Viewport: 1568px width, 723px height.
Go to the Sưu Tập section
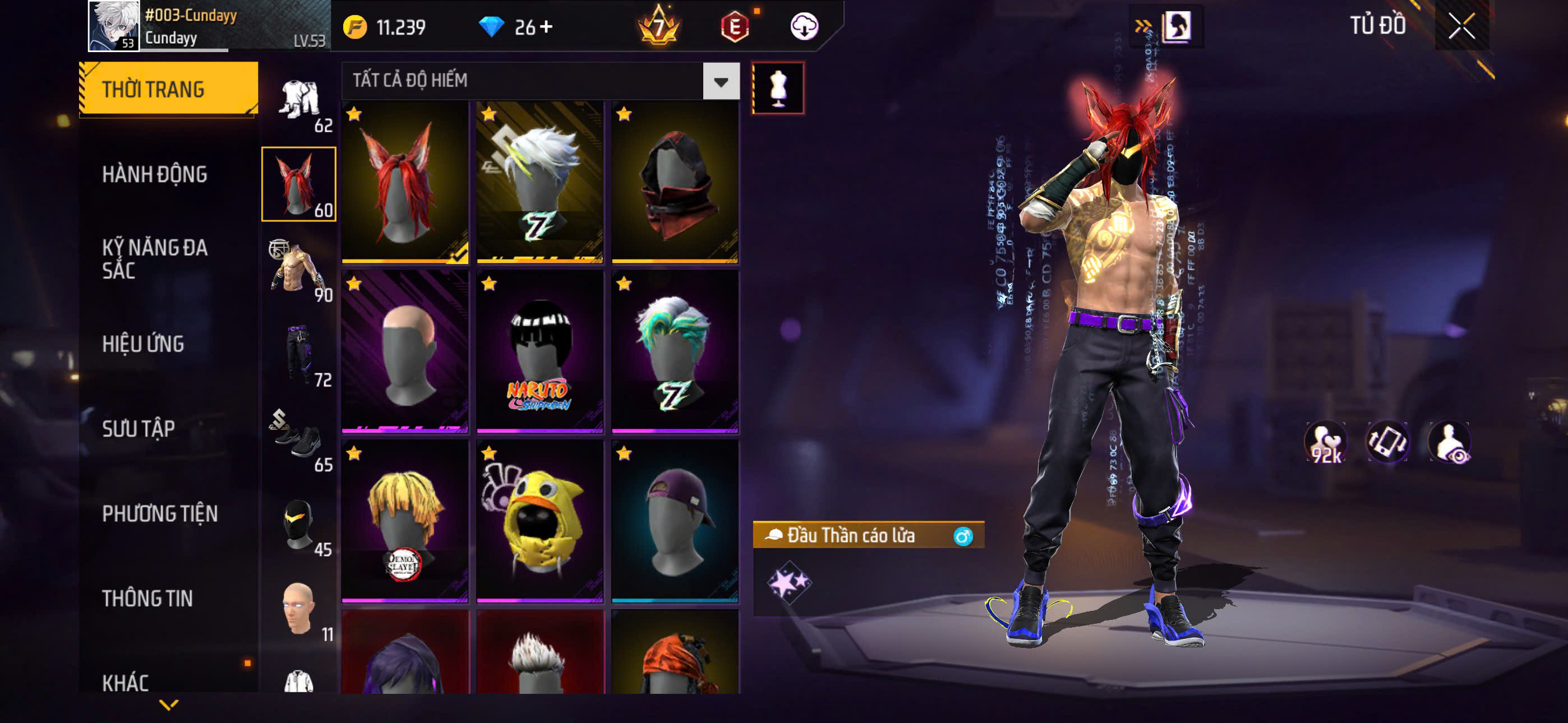click(x=138, y=429)
